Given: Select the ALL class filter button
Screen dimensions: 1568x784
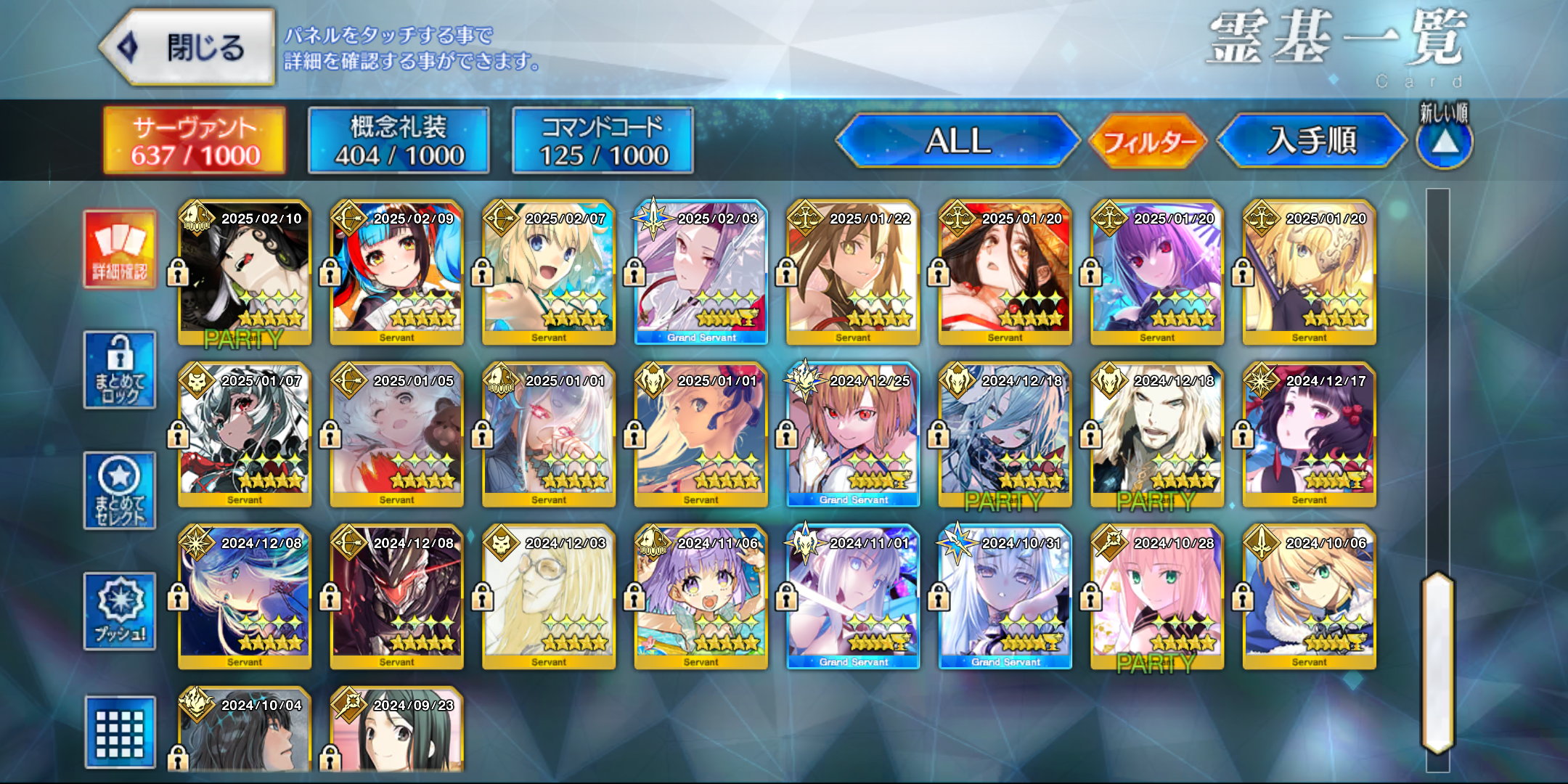Looking at the screenshot, I should pos(957,141).
